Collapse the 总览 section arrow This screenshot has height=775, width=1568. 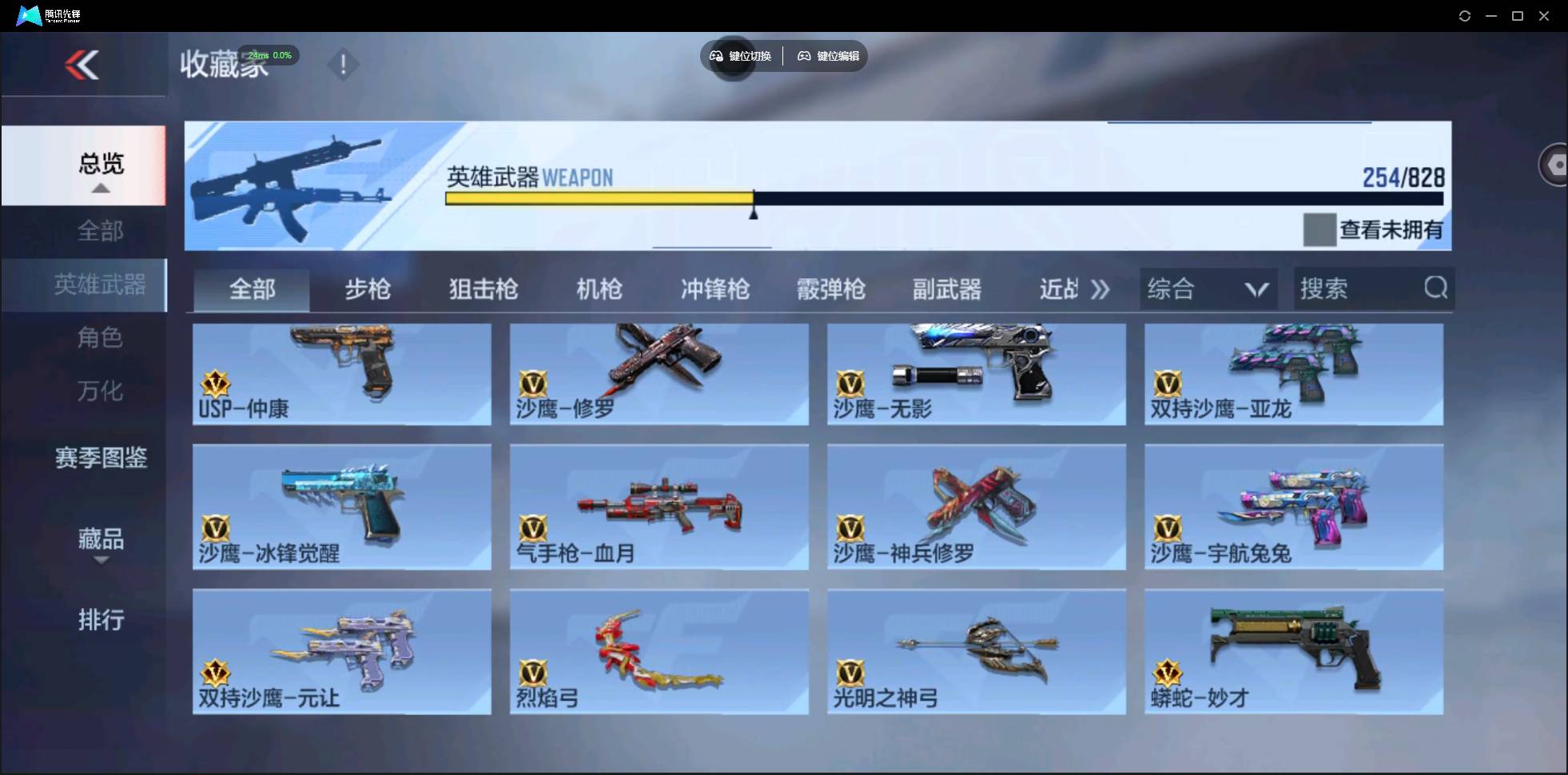coord(99,188)
